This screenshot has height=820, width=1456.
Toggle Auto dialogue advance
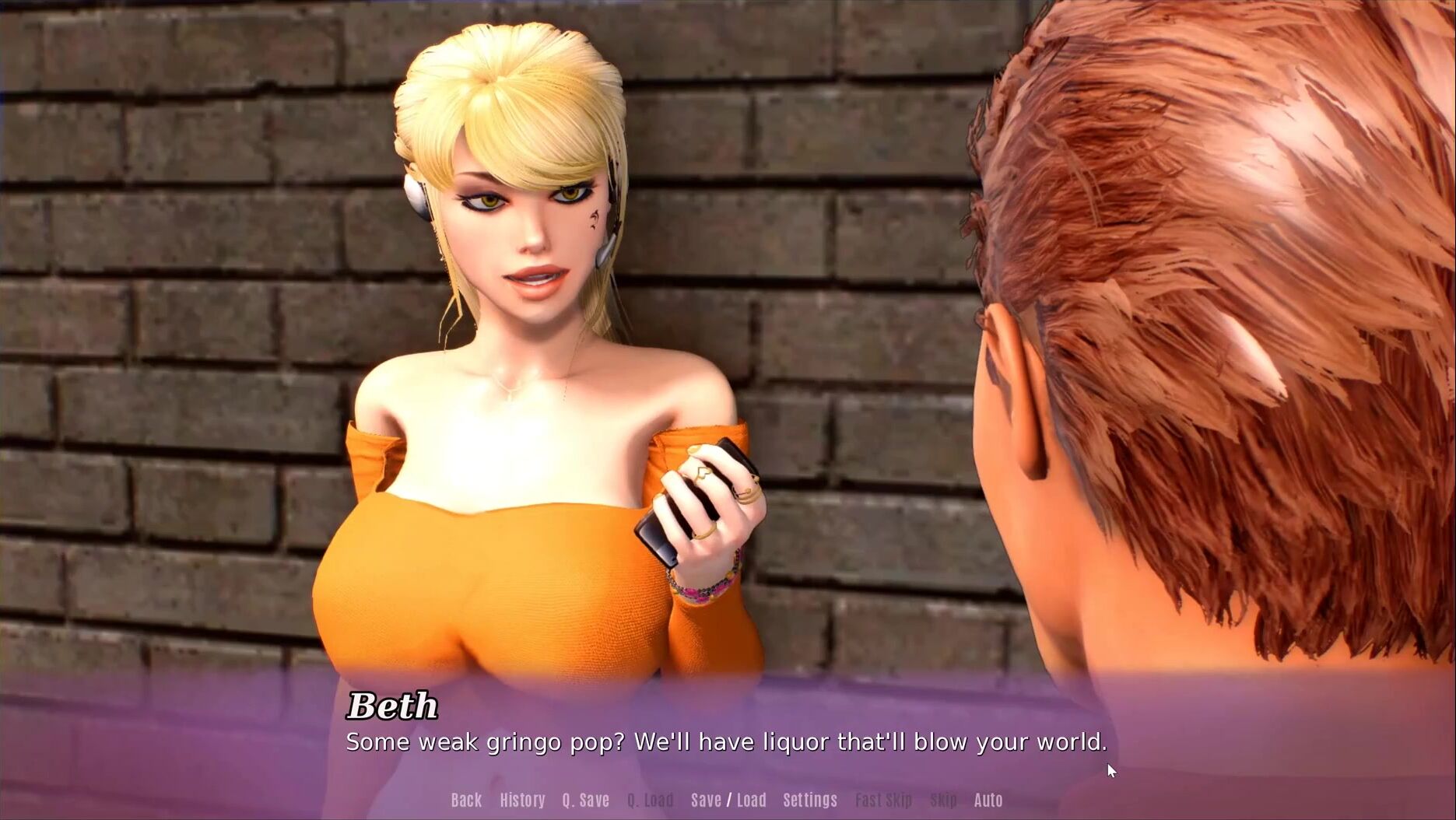pyautogui.click(x=988, y=800)
